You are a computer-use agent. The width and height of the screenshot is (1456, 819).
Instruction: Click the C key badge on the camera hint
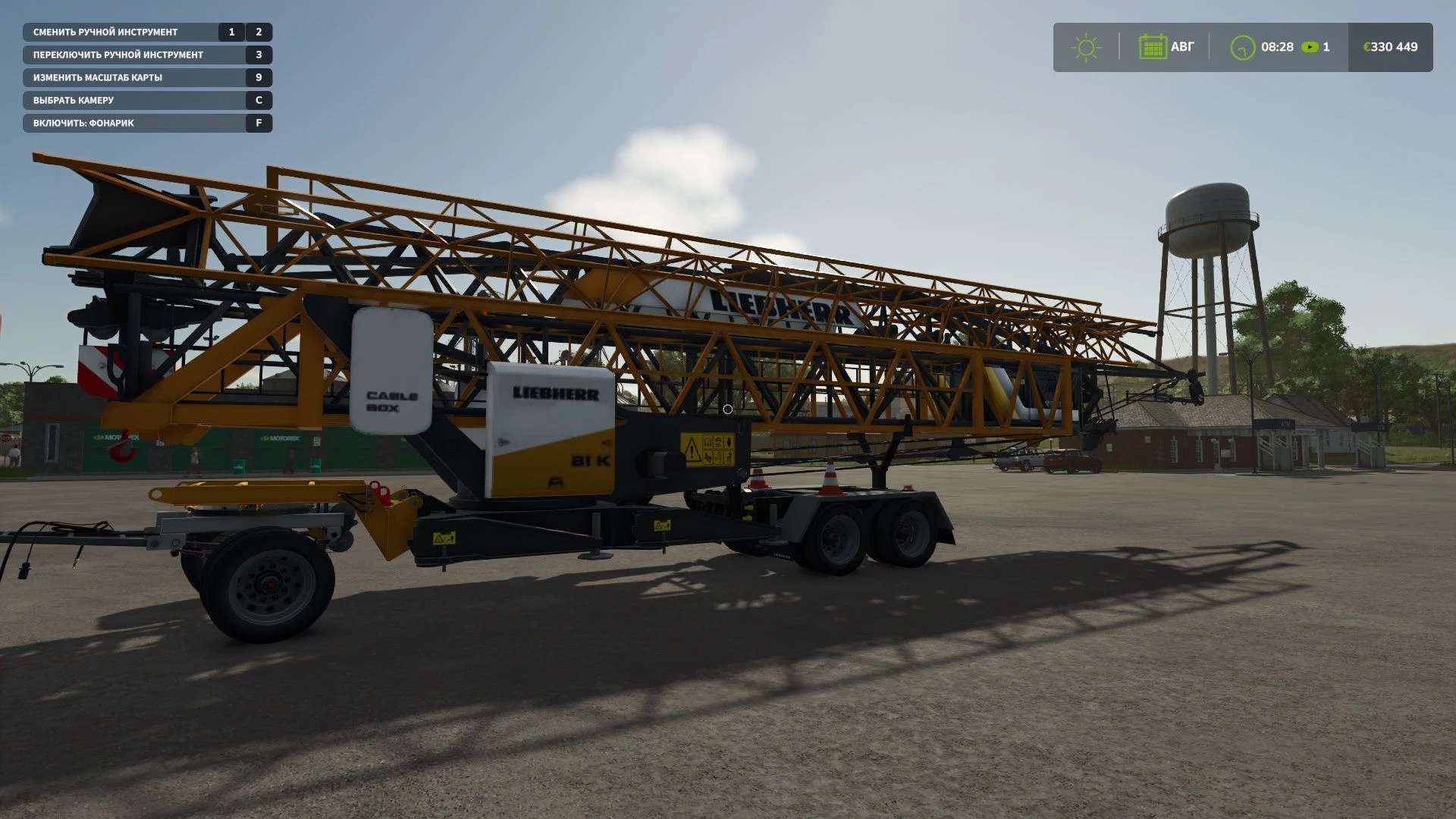(259, 99)
